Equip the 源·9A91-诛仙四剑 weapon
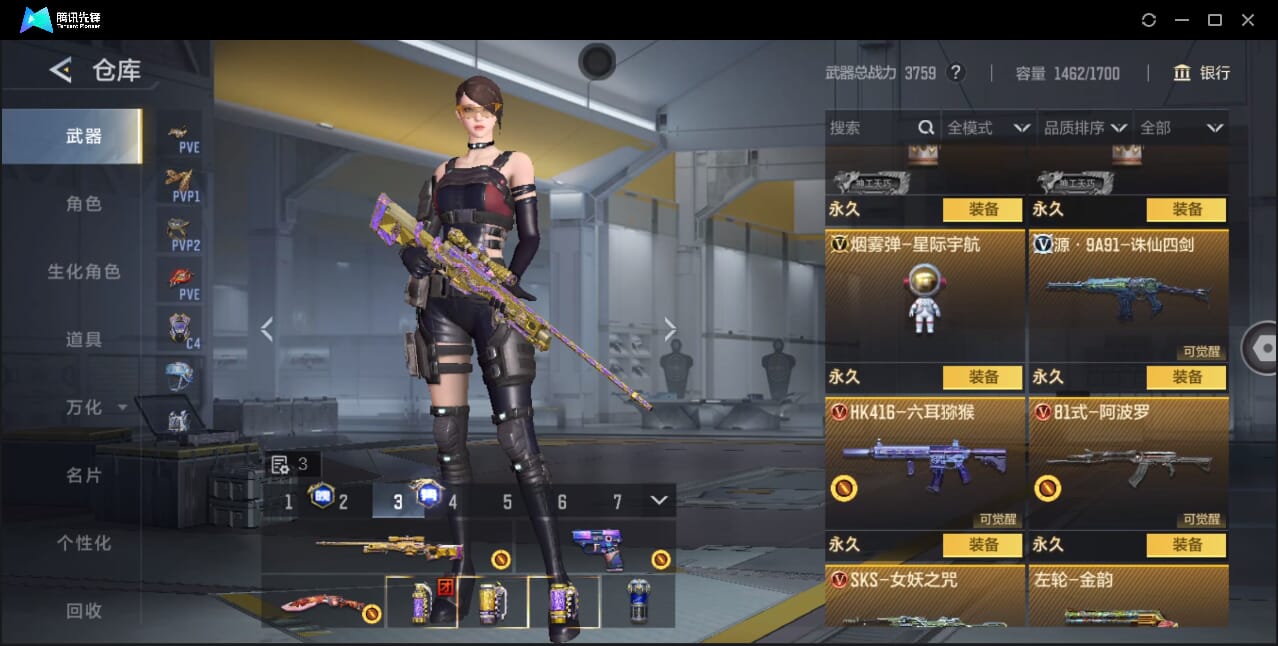This screenshot has height=646, width=1278. coord(1186,210)
